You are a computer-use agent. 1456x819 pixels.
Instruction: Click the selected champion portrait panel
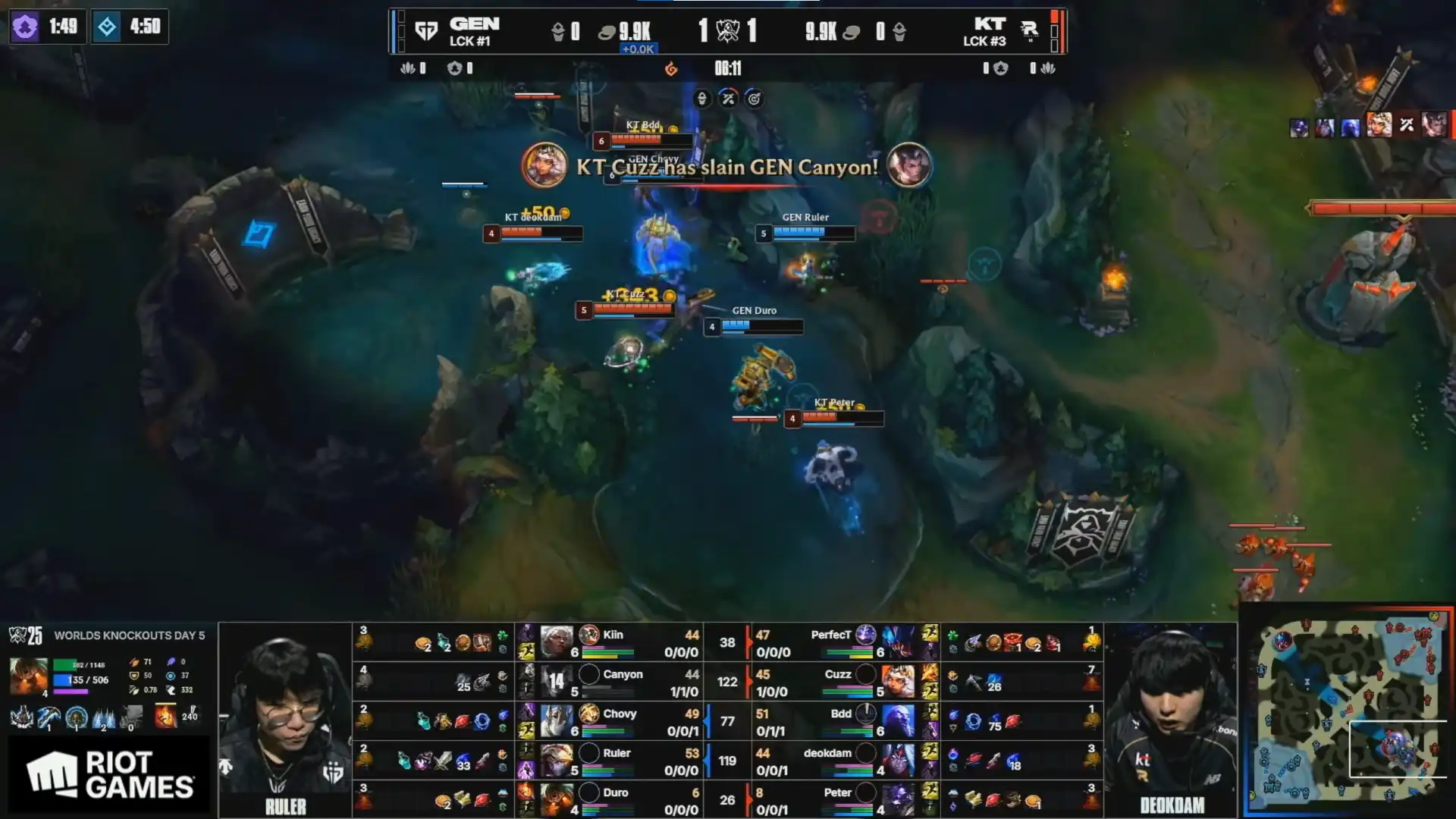29,676
